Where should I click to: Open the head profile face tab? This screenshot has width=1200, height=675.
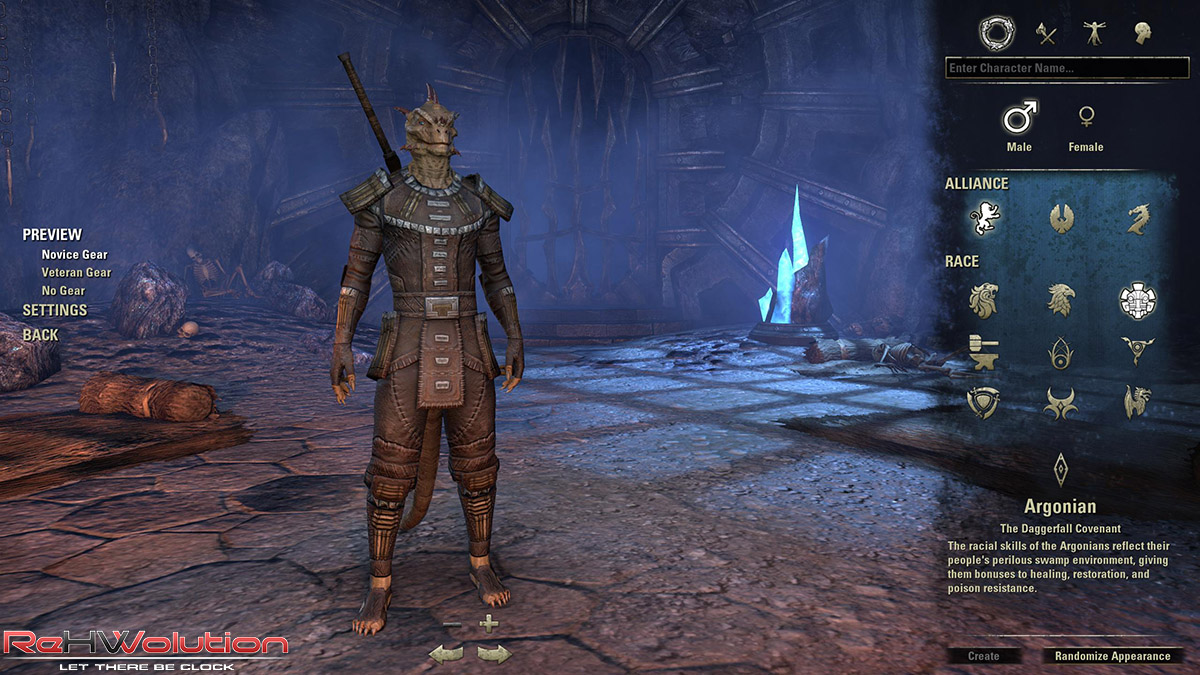coord(1142,34)
